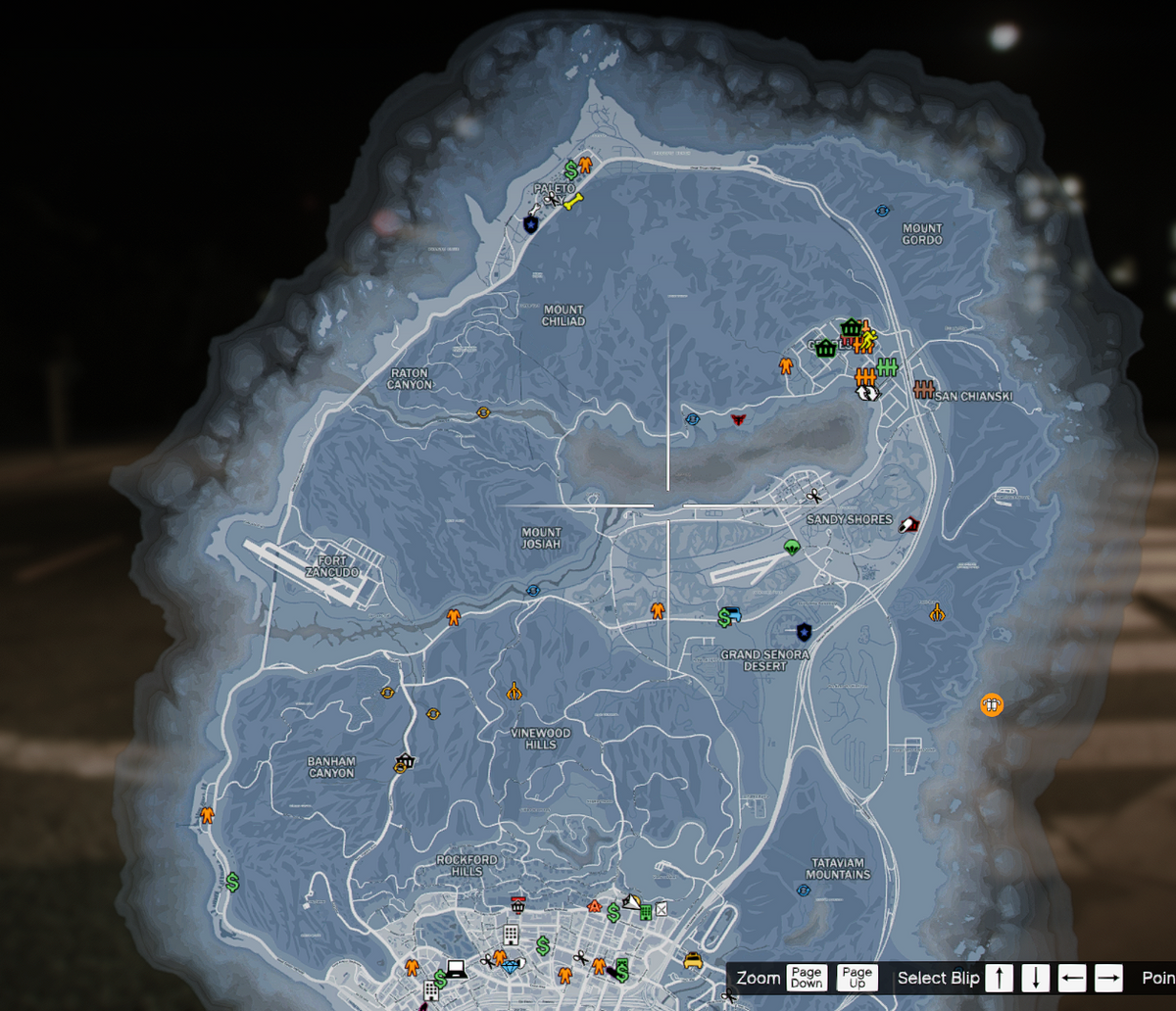Select the blue diamond blip
The height and width of the screenshot is (1011, 1176).
(x=512, y=966)
